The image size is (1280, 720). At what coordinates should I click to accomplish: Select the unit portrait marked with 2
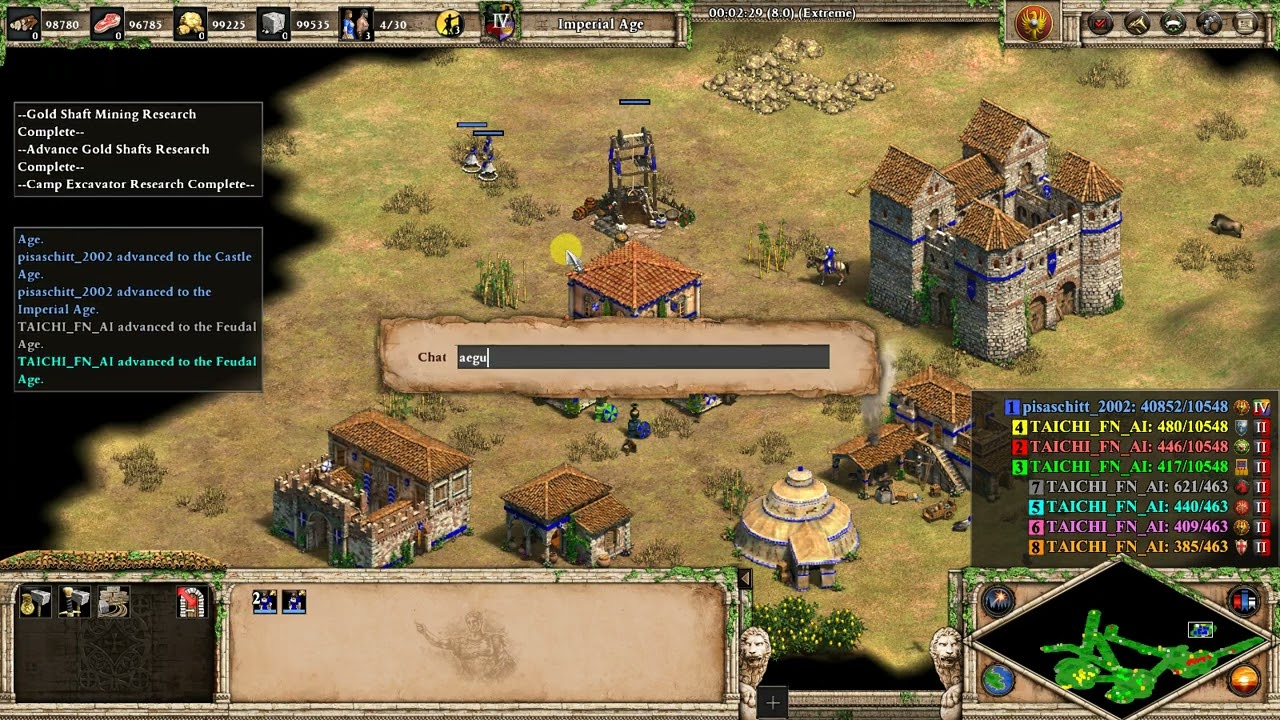coord(265,601)
